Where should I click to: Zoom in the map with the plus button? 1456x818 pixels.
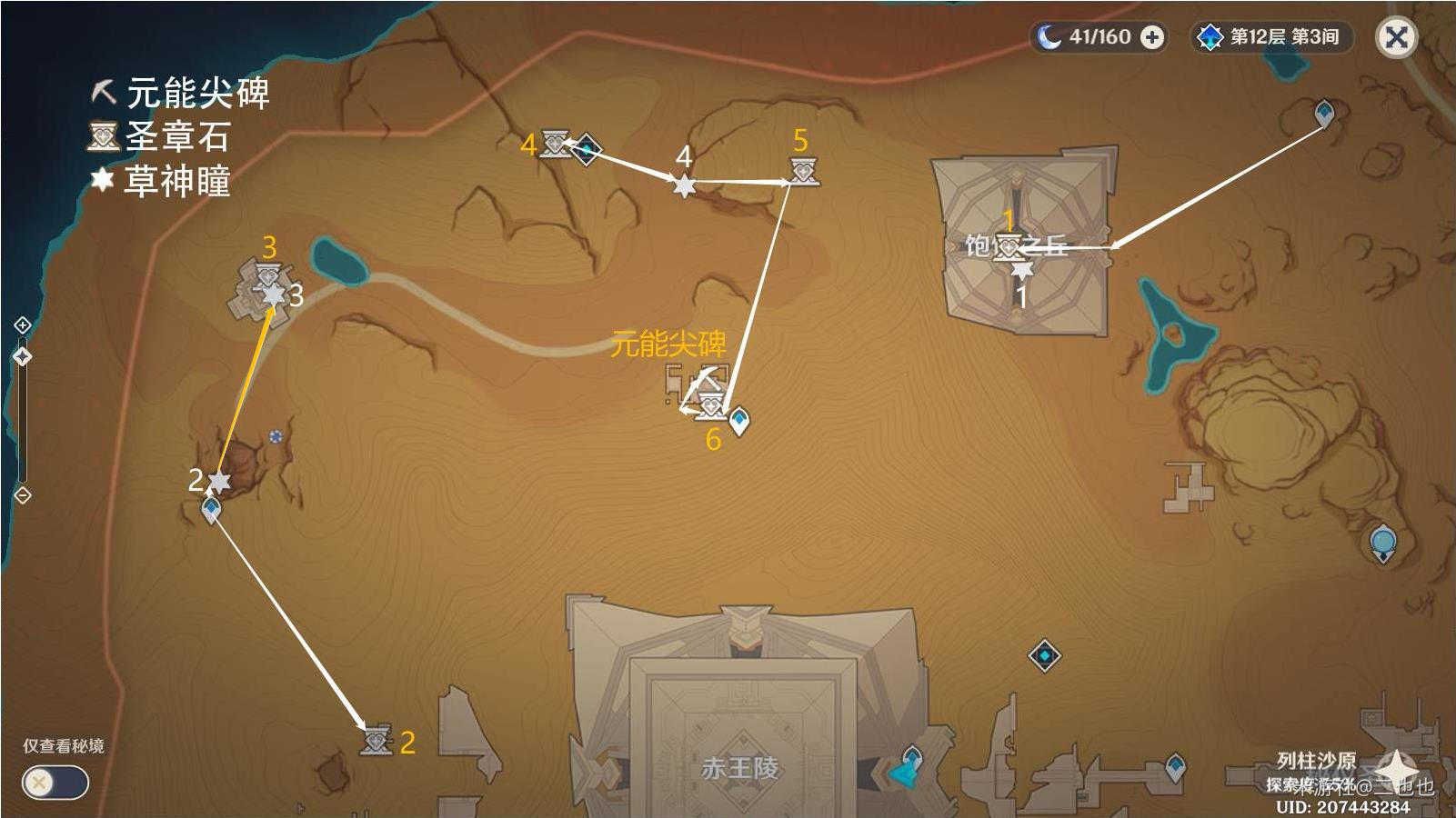click(23, 325)
